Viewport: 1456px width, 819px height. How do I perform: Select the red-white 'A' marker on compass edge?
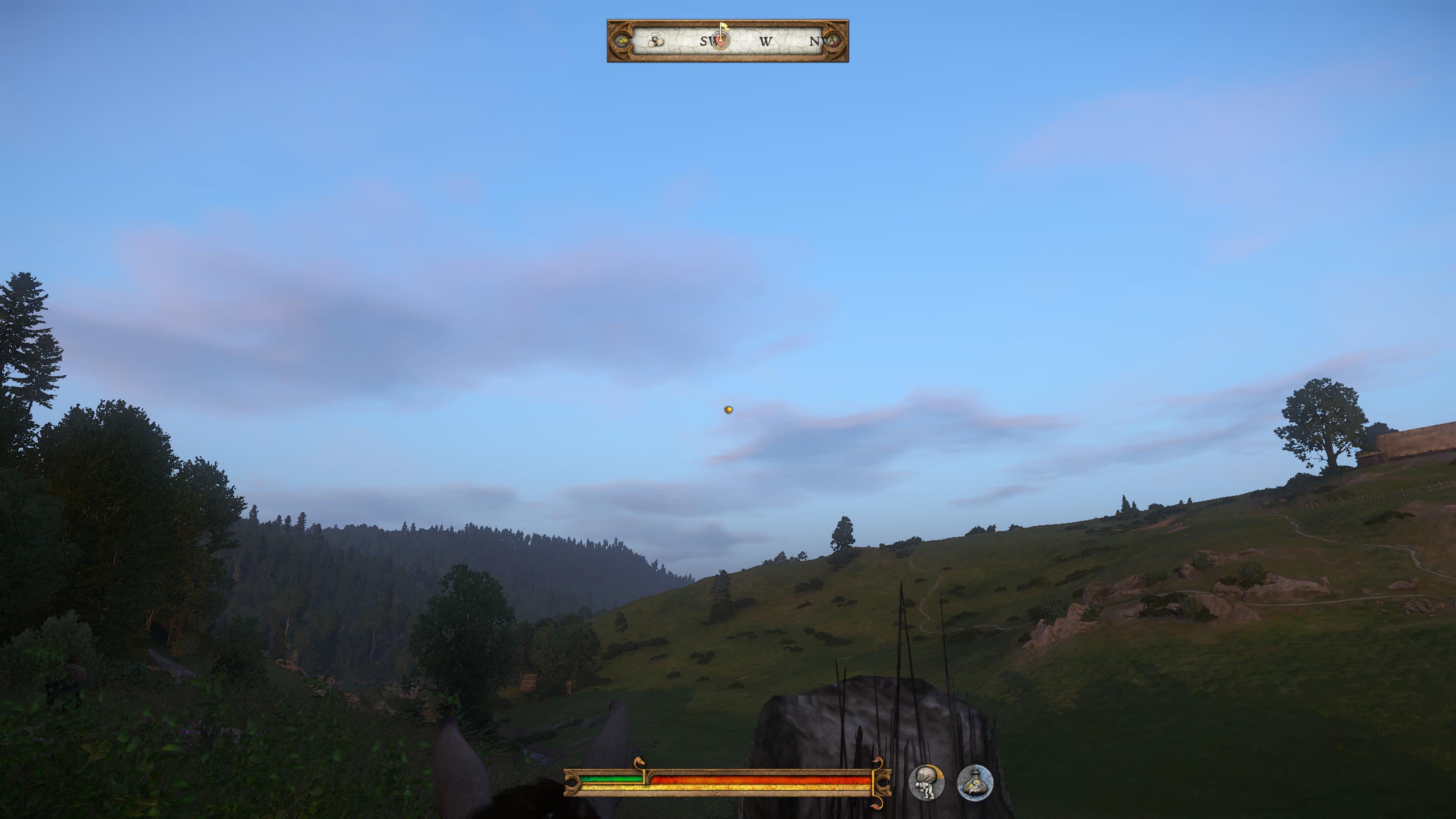tap(832, 41)
